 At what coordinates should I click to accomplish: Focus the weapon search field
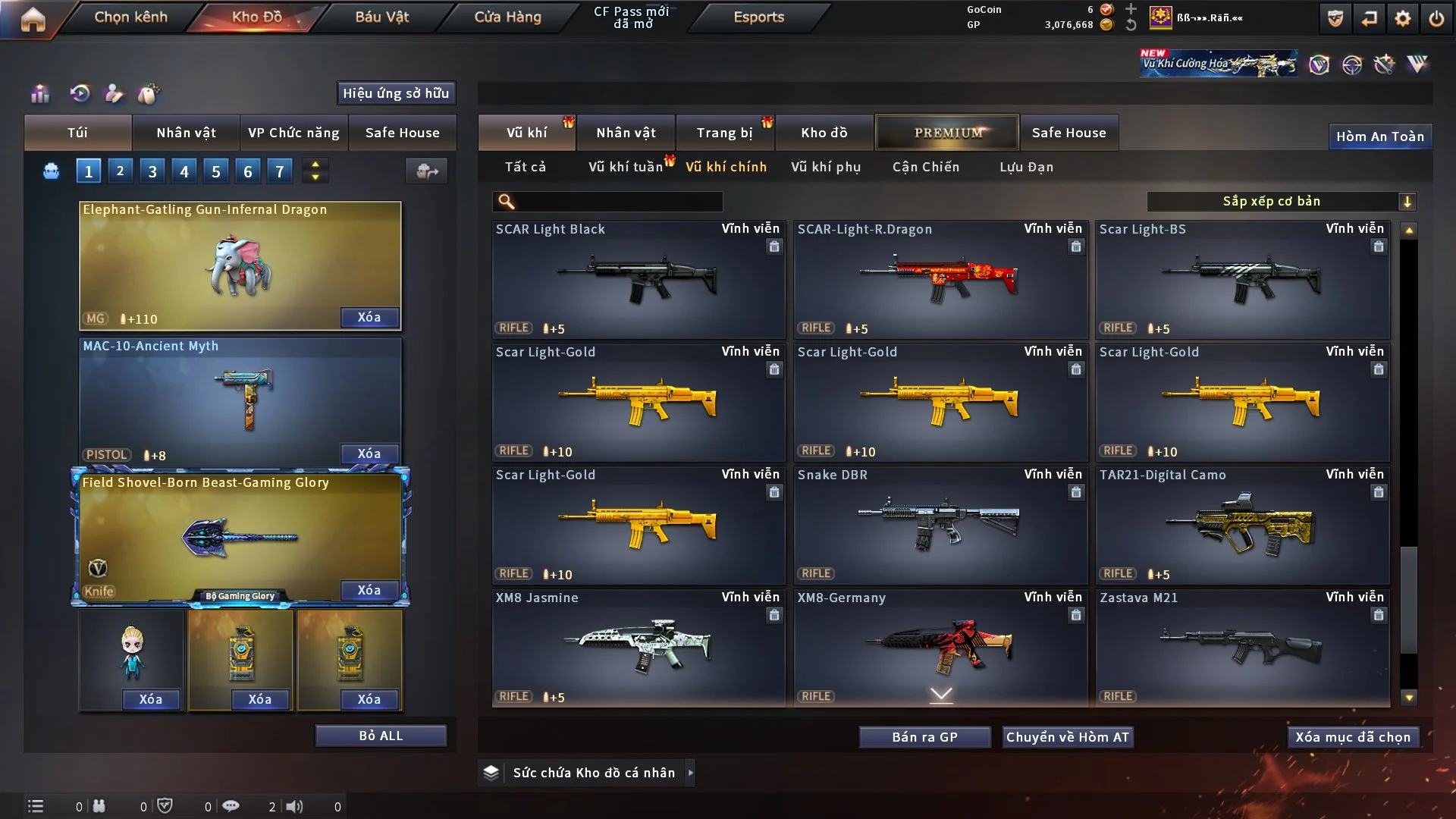pyautogui.click(x=618, y=201)
